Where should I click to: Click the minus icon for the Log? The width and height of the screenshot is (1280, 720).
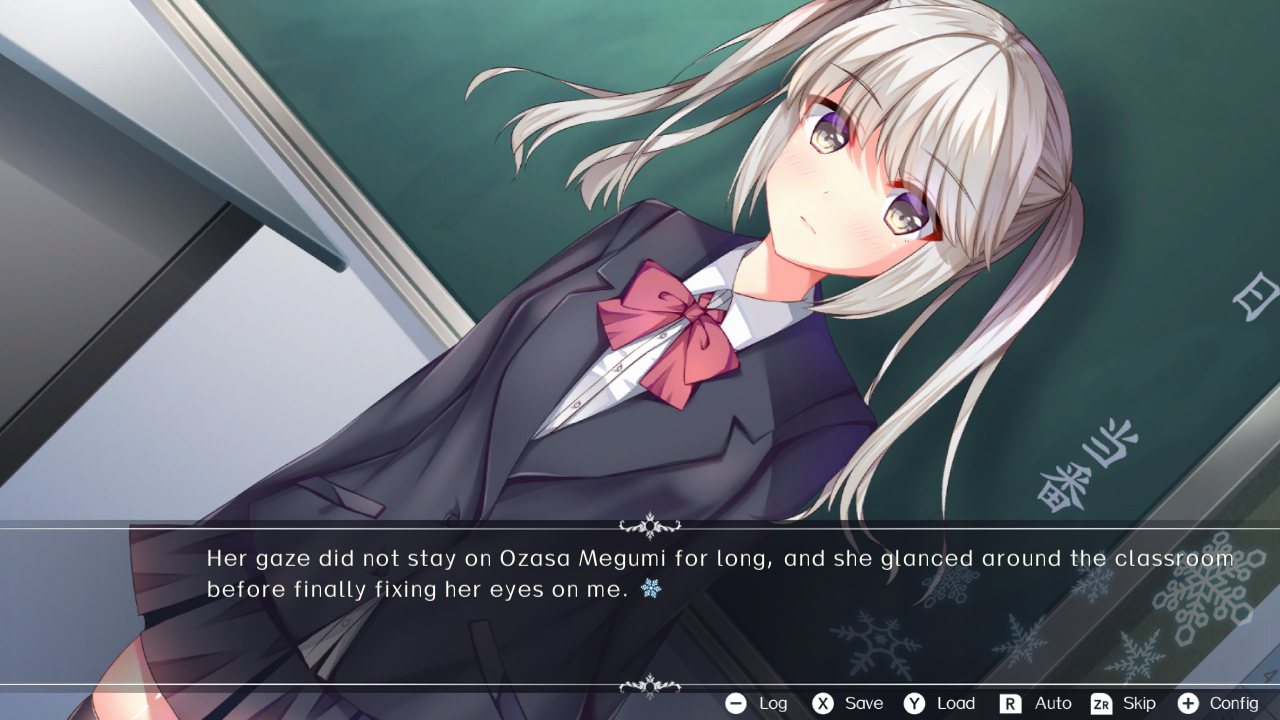click(x=734, y=703)
